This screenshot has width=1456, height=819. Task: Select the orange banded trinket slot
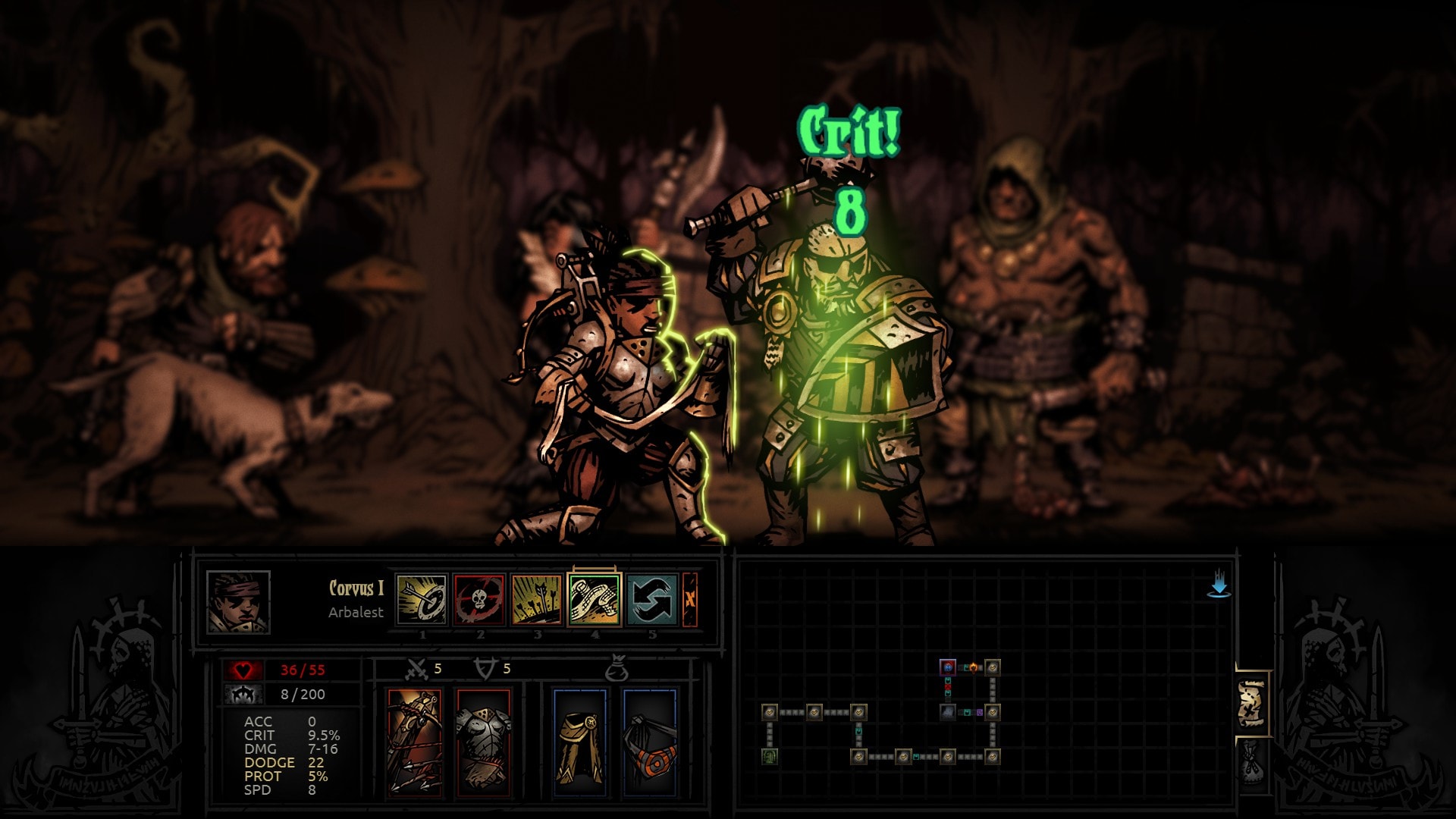(650, 742)
